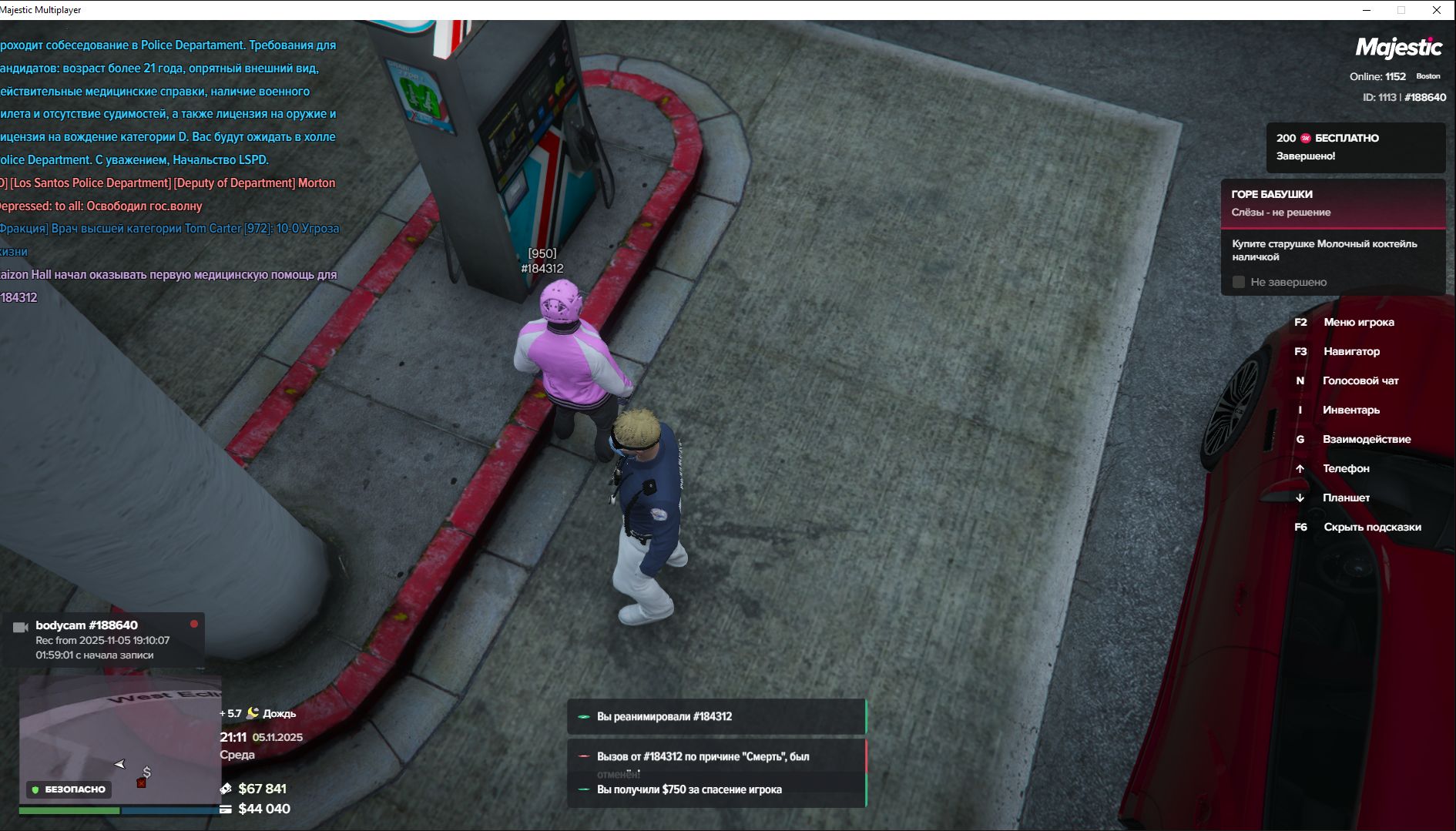Screen dimensions: 1456x831
Task: Select the 200 БЕСПЛАТНО reward notification
Action: pyautogui.click(x=1355, y=147)
